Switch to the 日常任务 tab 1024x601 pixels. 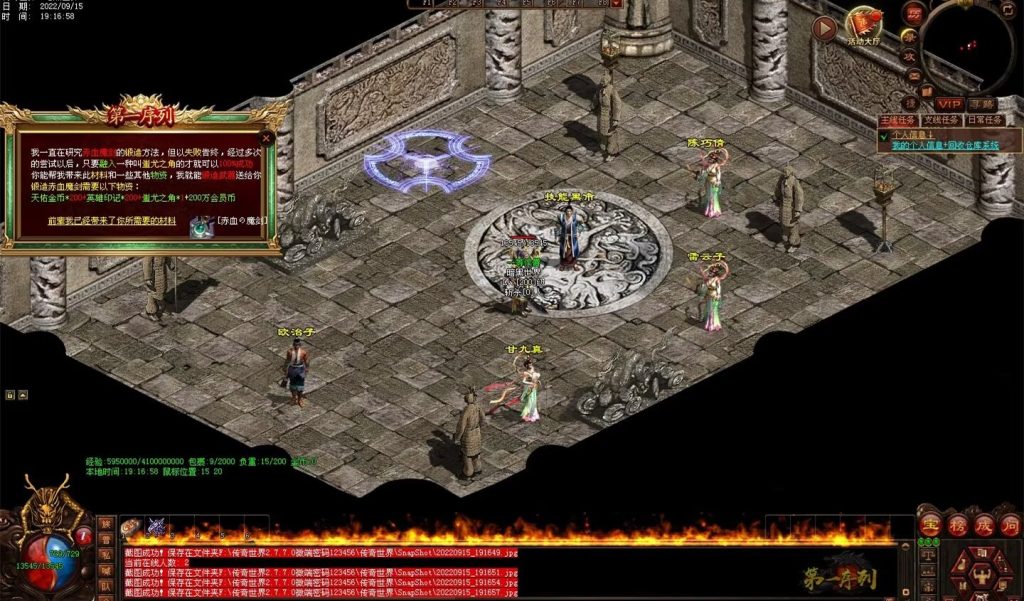tap(983, 120)
